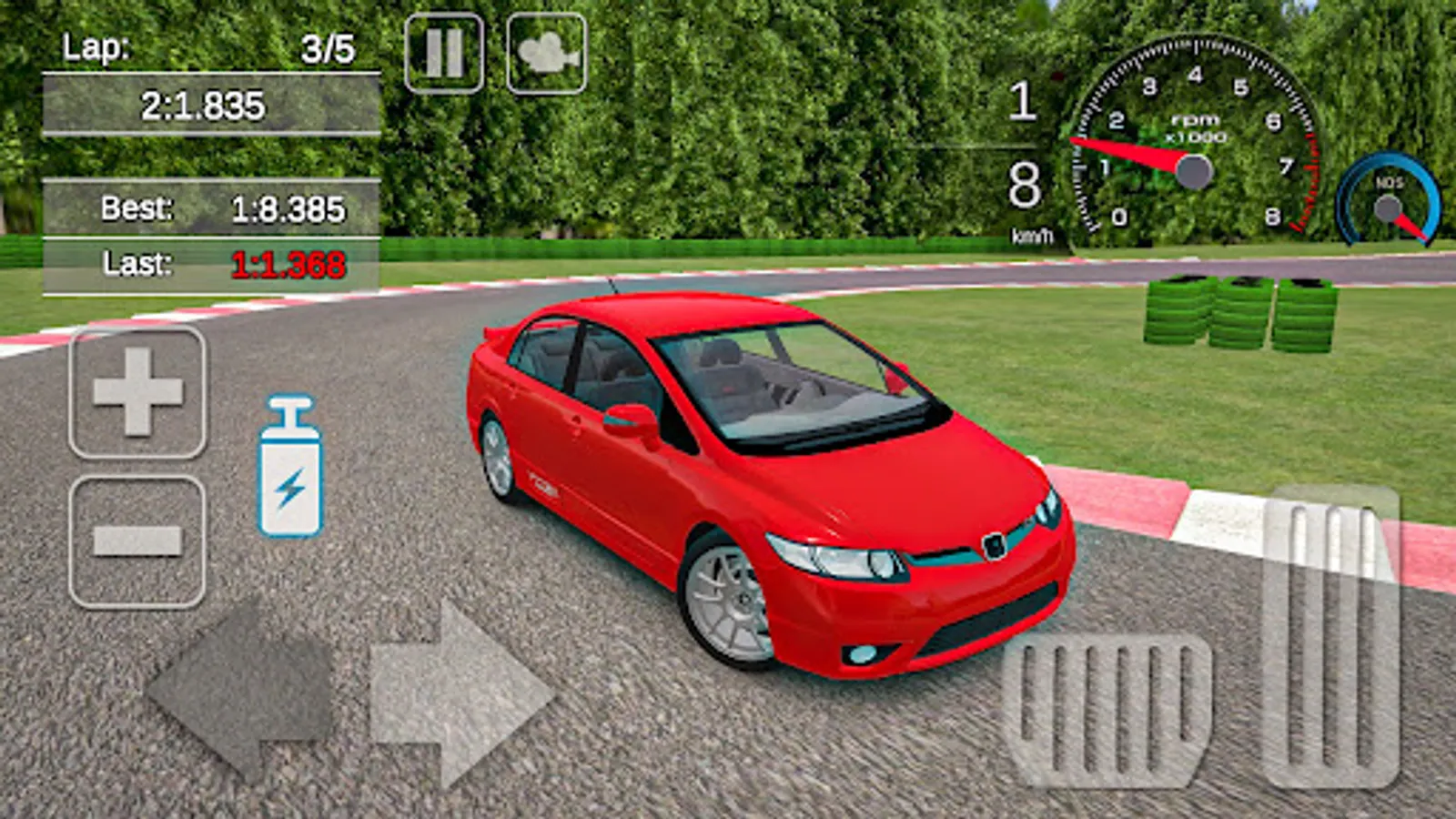Shift down with the minus button
This screenshot has height=819, width=1456.
click(137, 541)
